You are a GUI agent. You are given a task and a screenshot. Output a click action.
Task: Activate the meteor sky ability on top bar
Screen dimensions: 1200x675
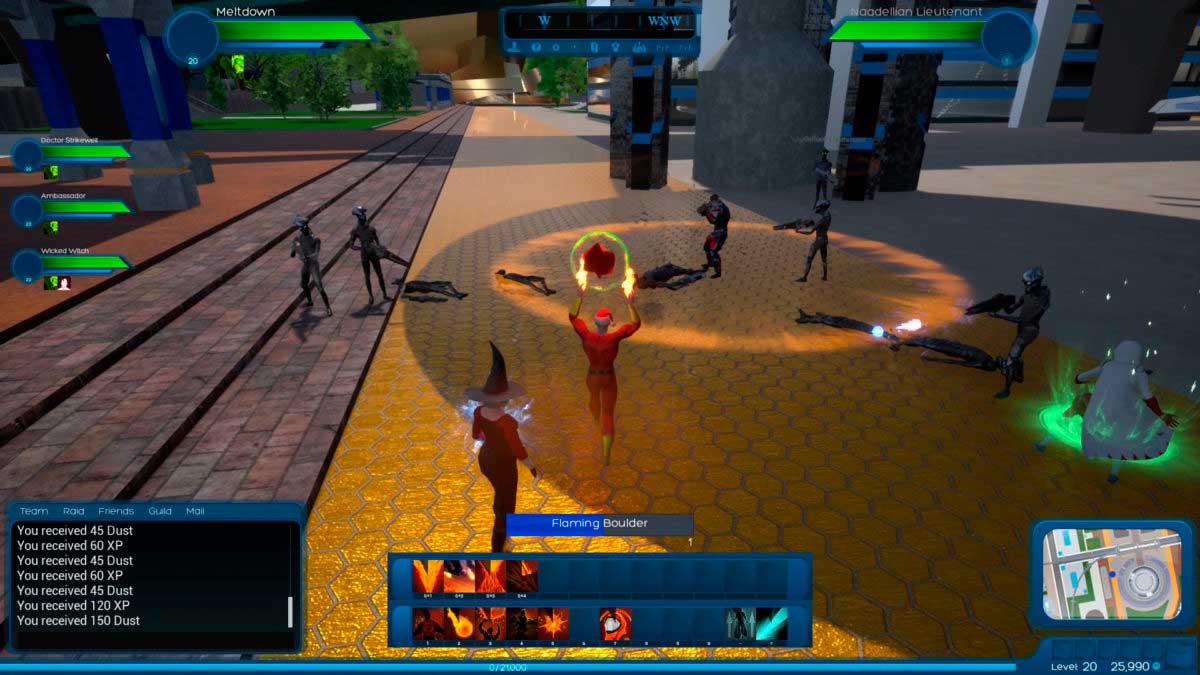tap(459, 577)
